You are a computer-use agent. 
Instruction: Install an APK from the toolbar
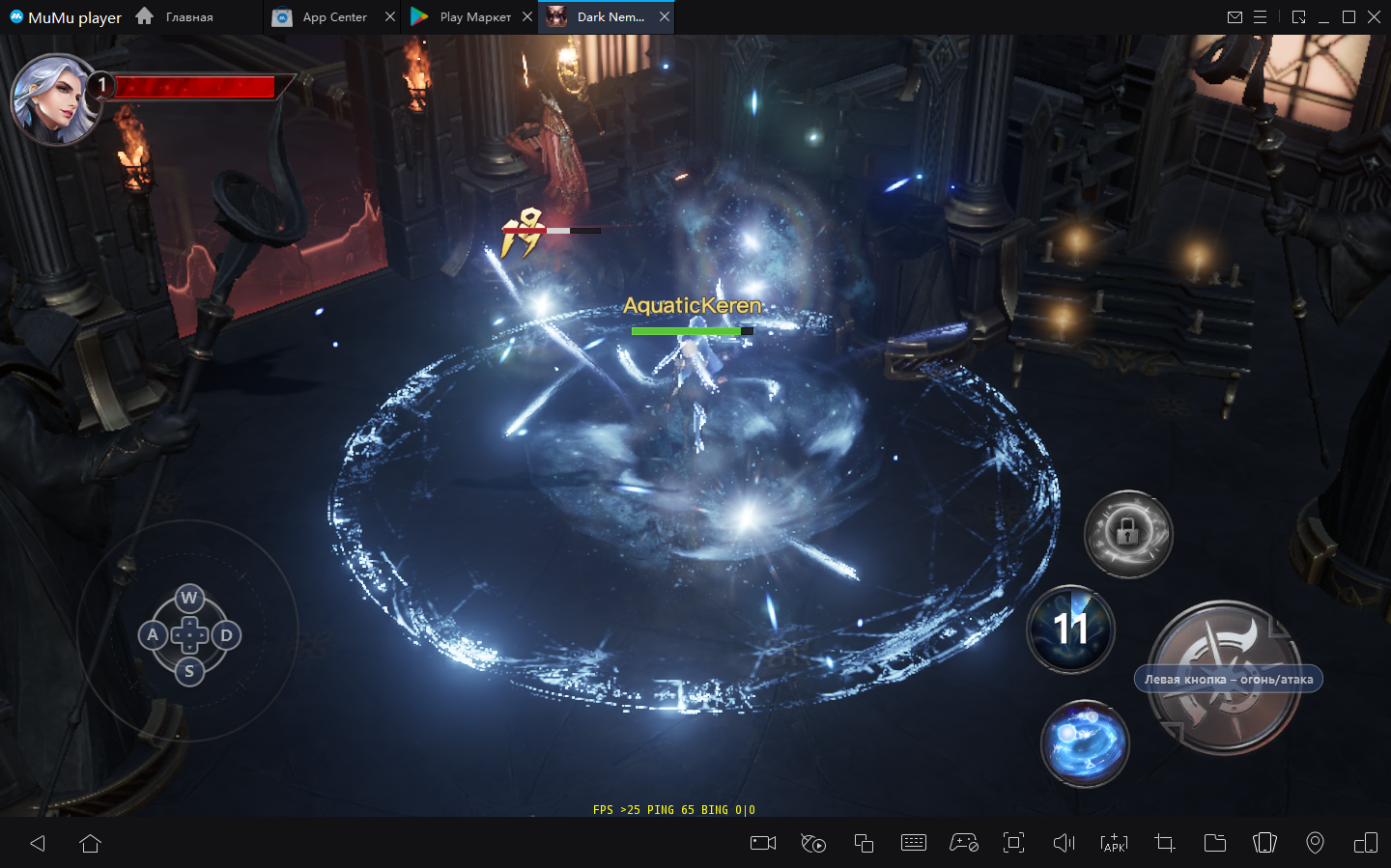click(x=1114, y=843)
